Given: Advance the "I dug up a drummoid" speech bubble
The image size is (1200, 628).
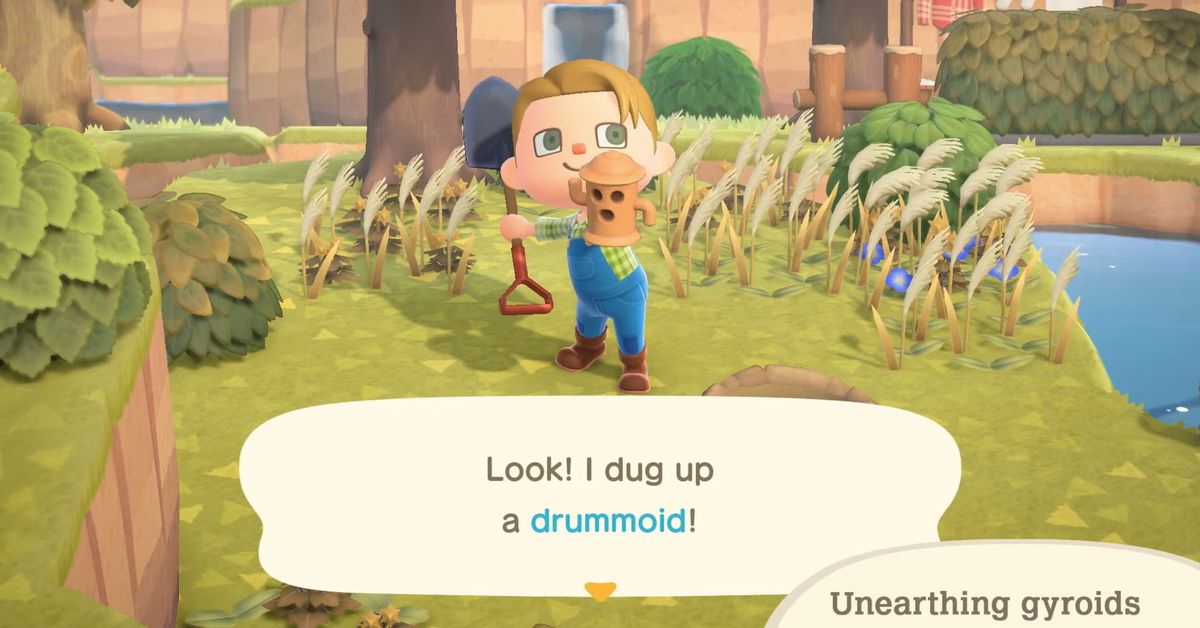Looking at the screenshot, I should [598, 495].
